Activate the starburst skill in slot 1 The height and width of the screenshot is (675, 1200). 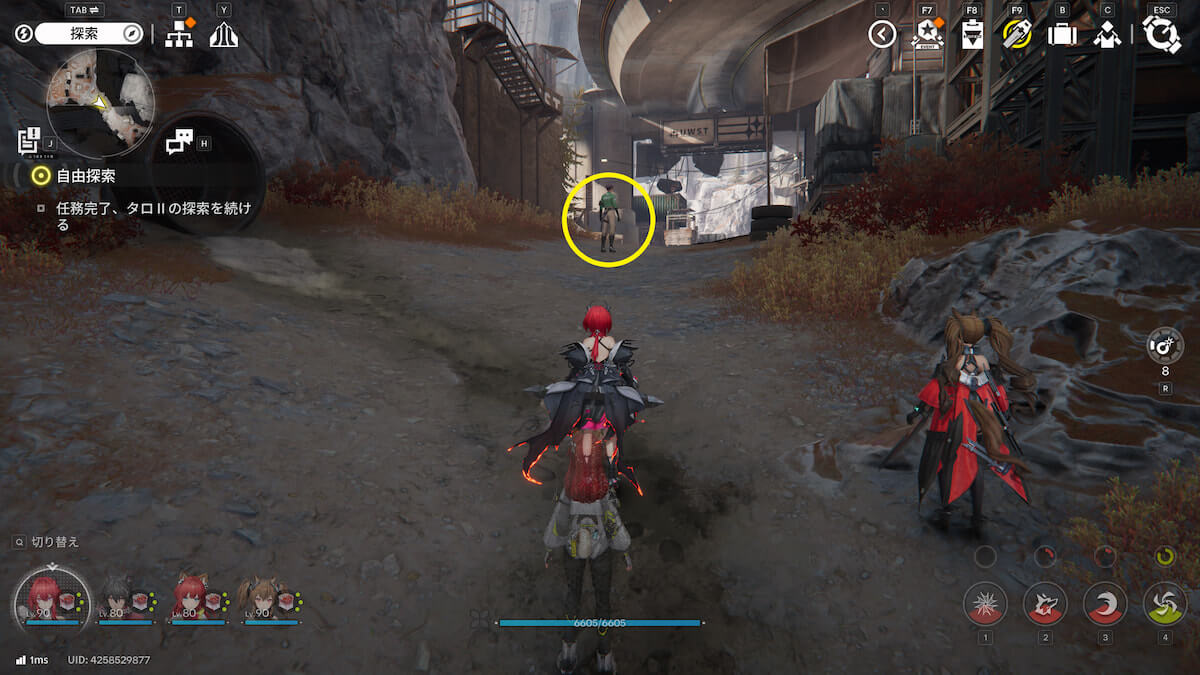pyautogui.click(x=985, y=604)
